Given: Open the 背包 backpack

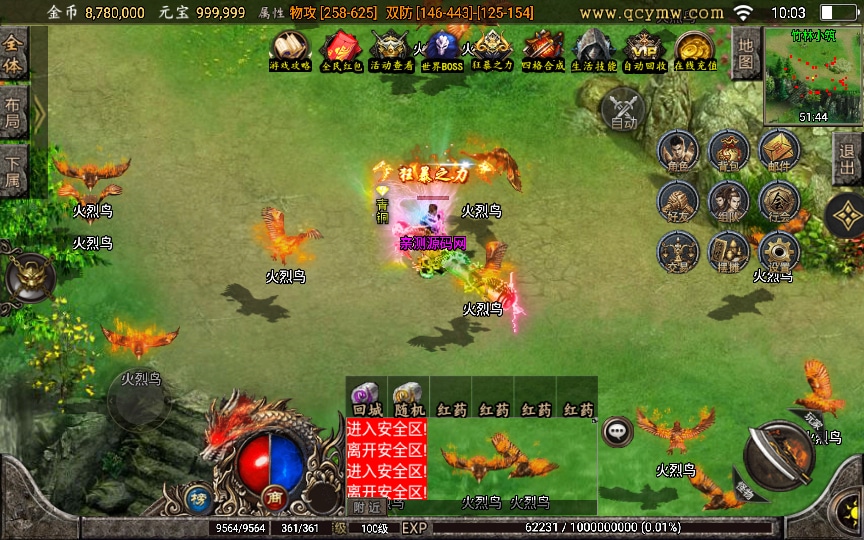Looking at the screenshot, I should [x=728, y=150].
